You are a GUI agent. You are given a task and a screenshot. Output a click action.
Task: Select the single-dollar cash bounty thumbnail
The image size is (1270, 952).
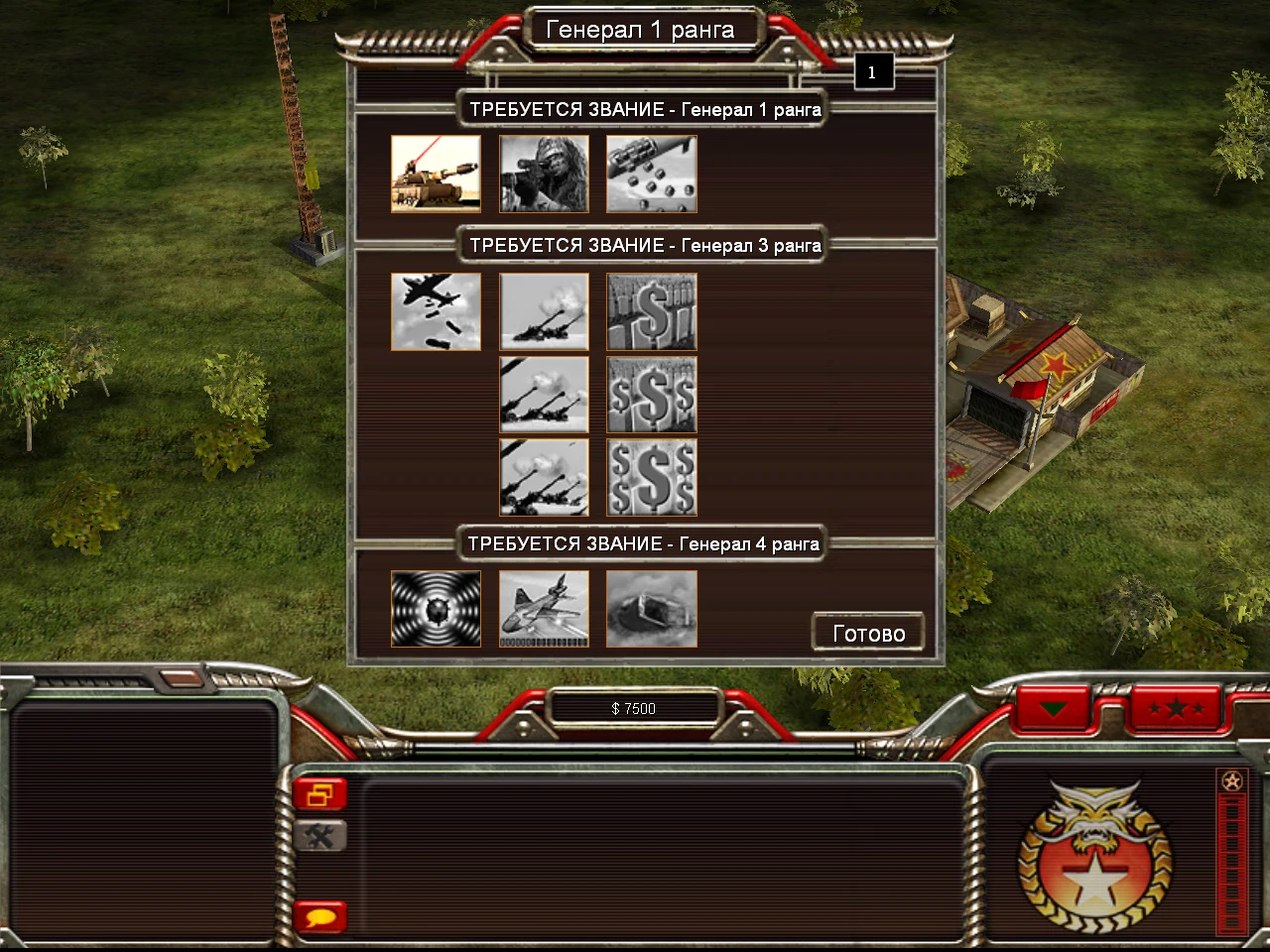click(x=651, y=311)
